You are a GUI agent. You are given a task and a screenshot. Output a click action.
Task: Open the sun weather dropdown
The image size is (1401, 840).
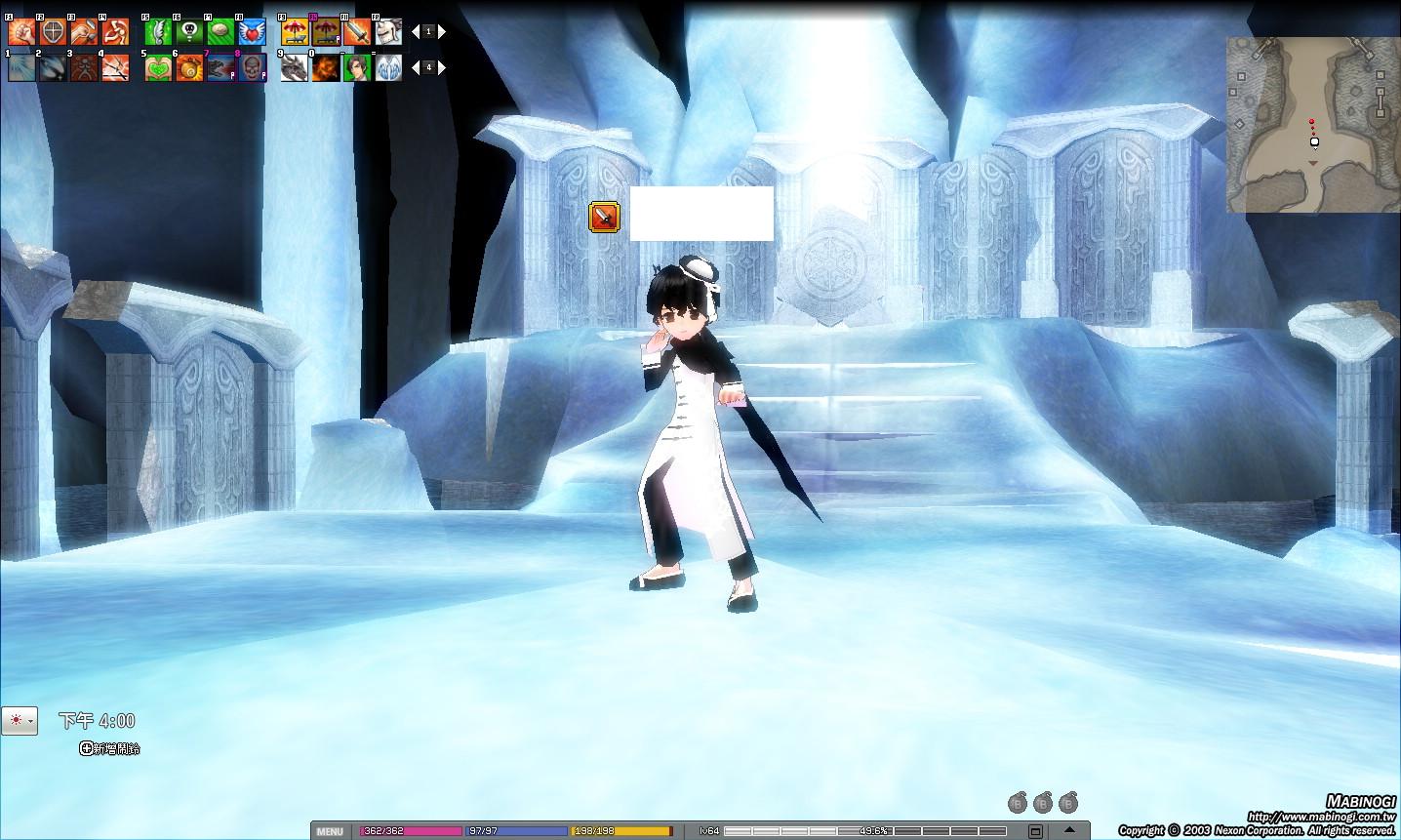point(20,721)
